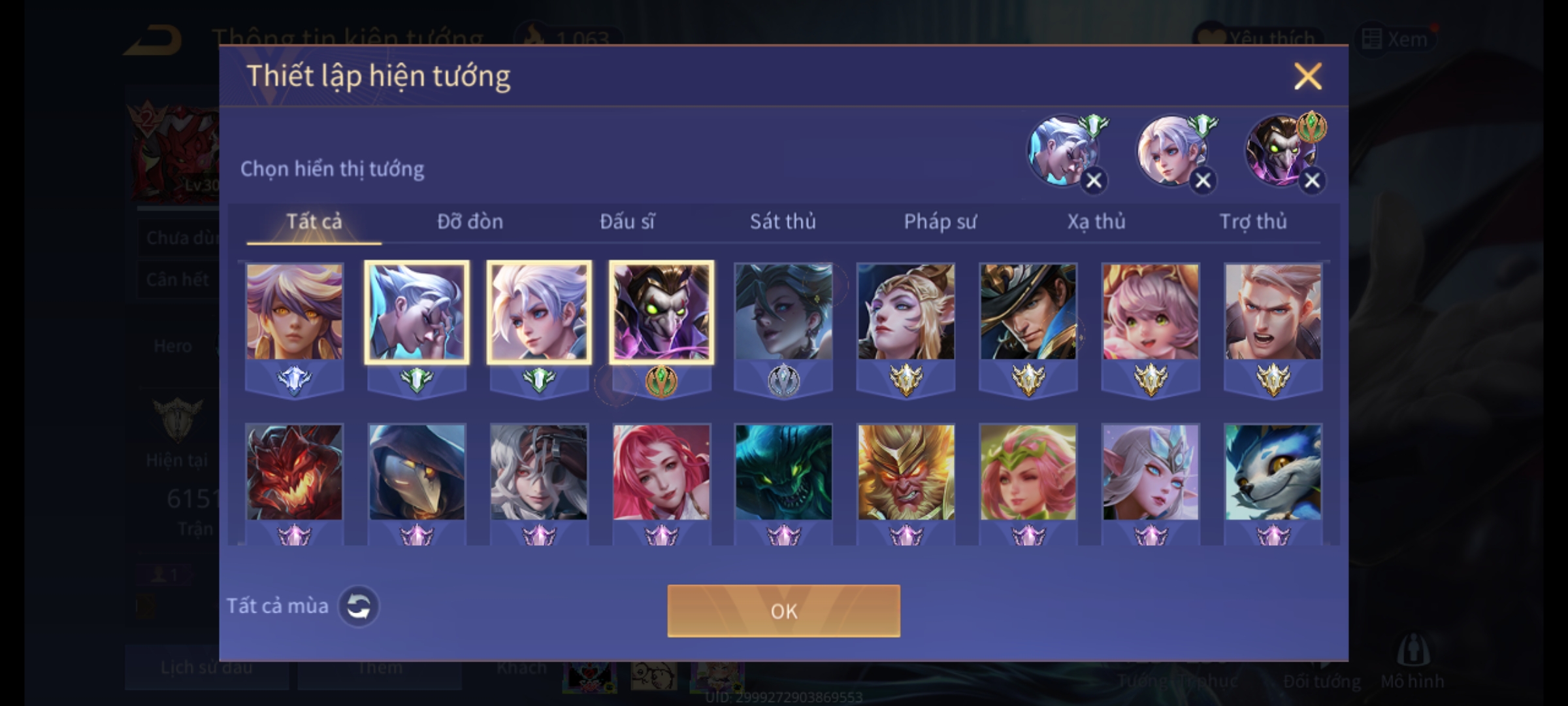1568x706 pixels.
Task: Switch to the Trợ thủ tab
Action: pos(1253,222)
